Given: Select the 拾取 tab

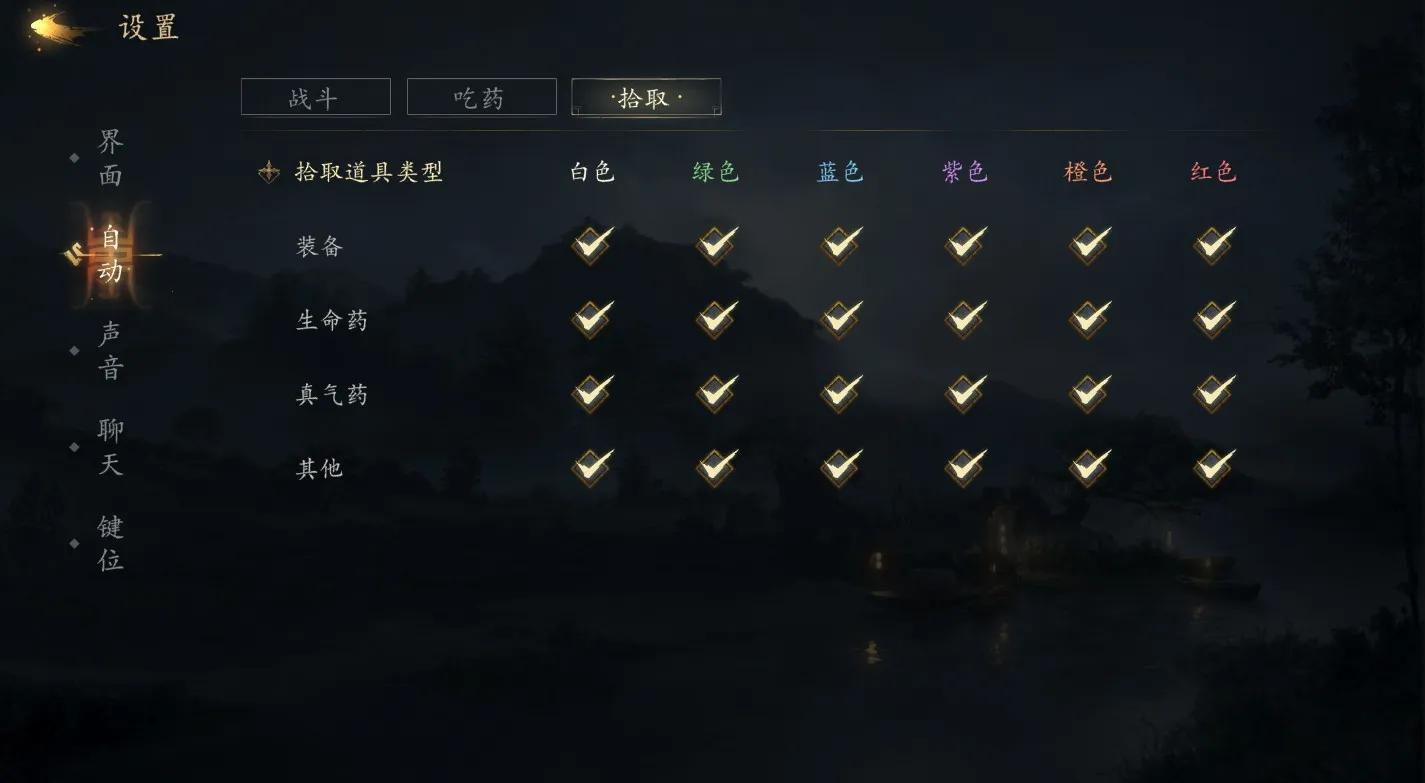Looking at the screenshot, I should pyautogui.click(x=645, y=97).
